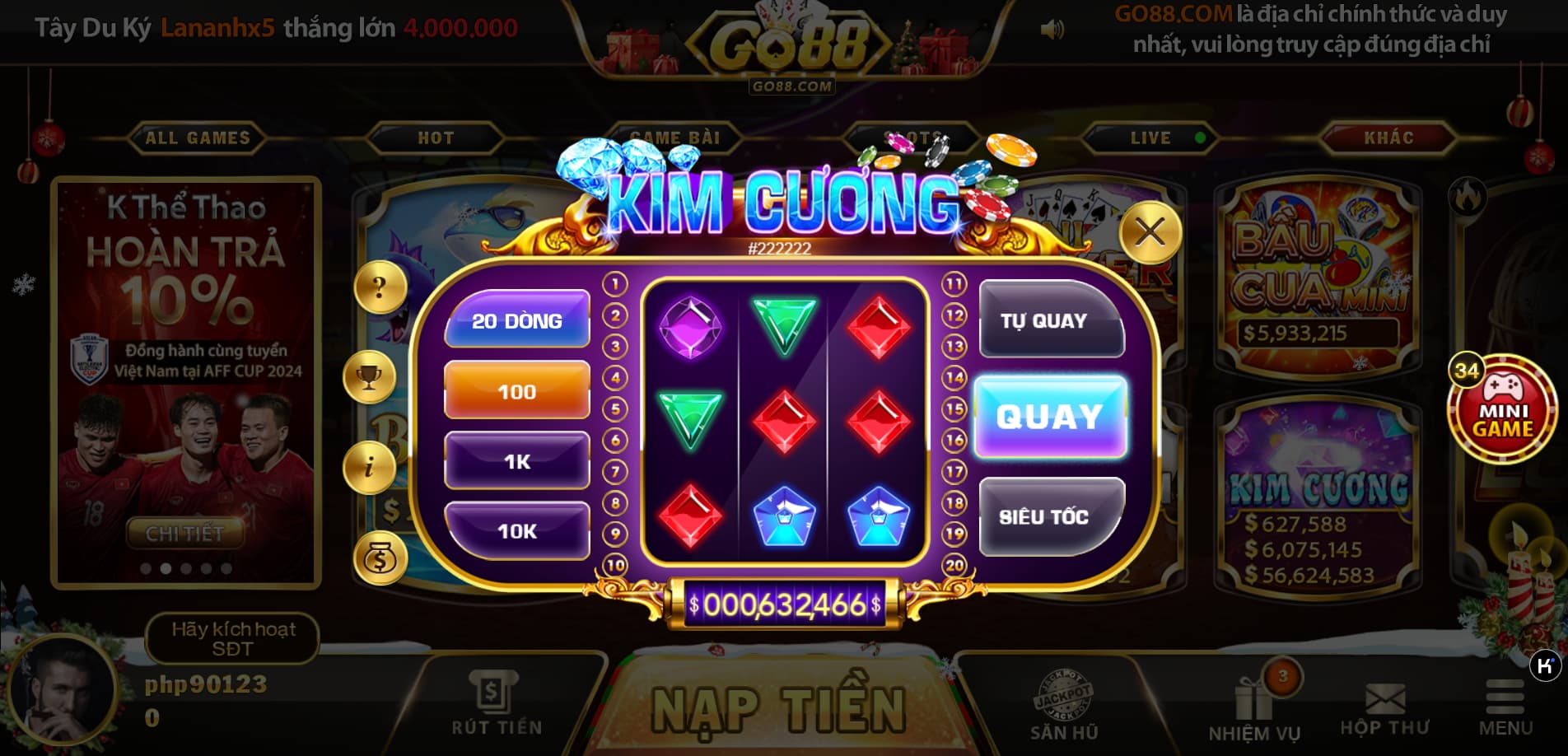The height and width of the screenshot is (756, 1568).
Task: Open the help panel via question mark icon
Action: tap(379, 287)
